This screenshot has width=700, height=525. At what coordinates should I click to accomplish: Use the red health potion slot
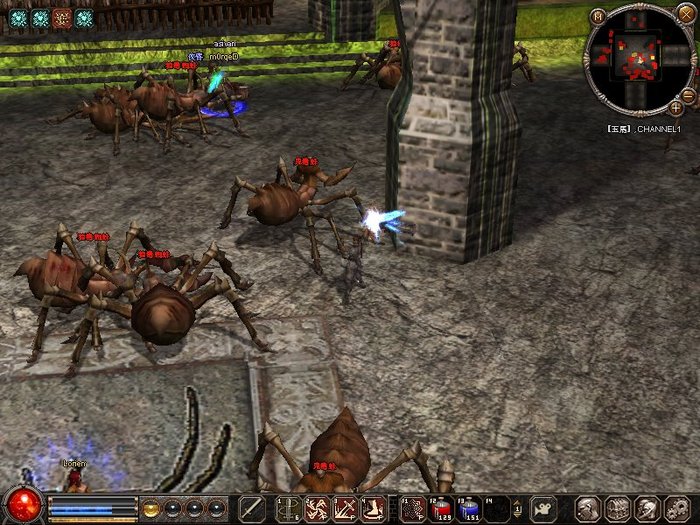tap(442, 508)
